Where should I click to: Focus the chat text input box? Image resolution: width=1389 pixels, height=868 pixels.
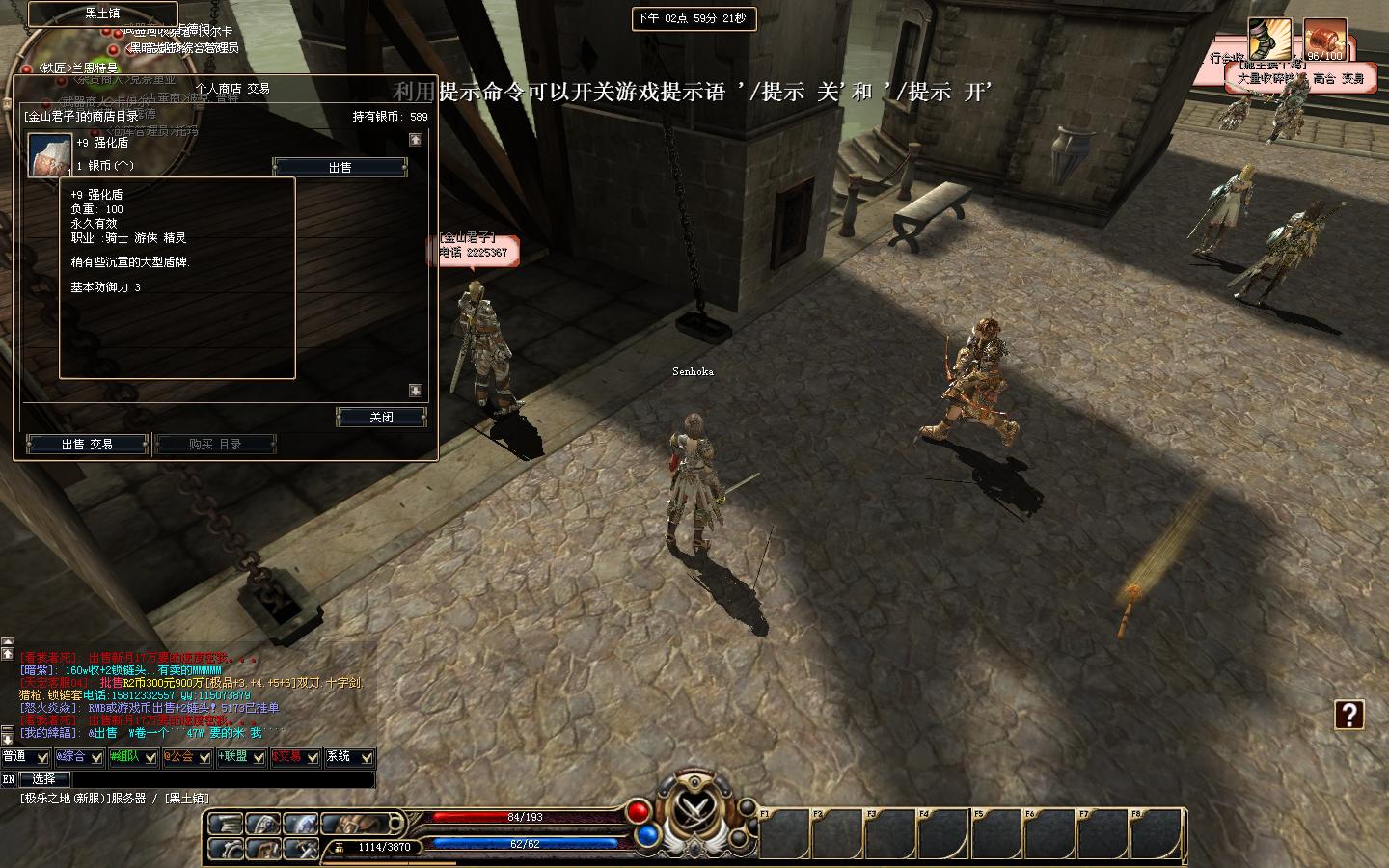(223, 779)
